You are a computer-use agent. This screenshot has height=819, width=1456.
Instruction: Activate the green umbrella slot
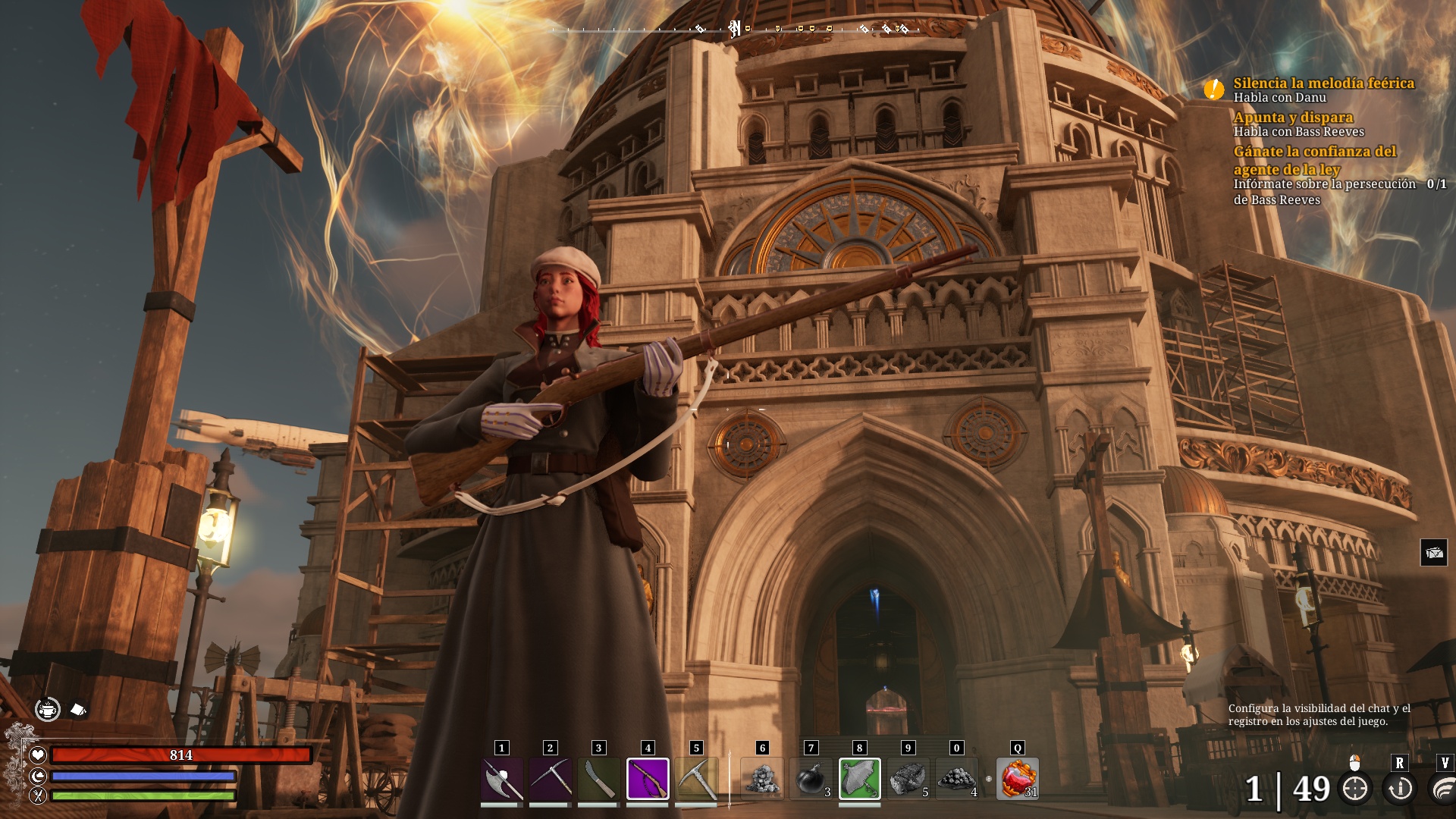860,779
